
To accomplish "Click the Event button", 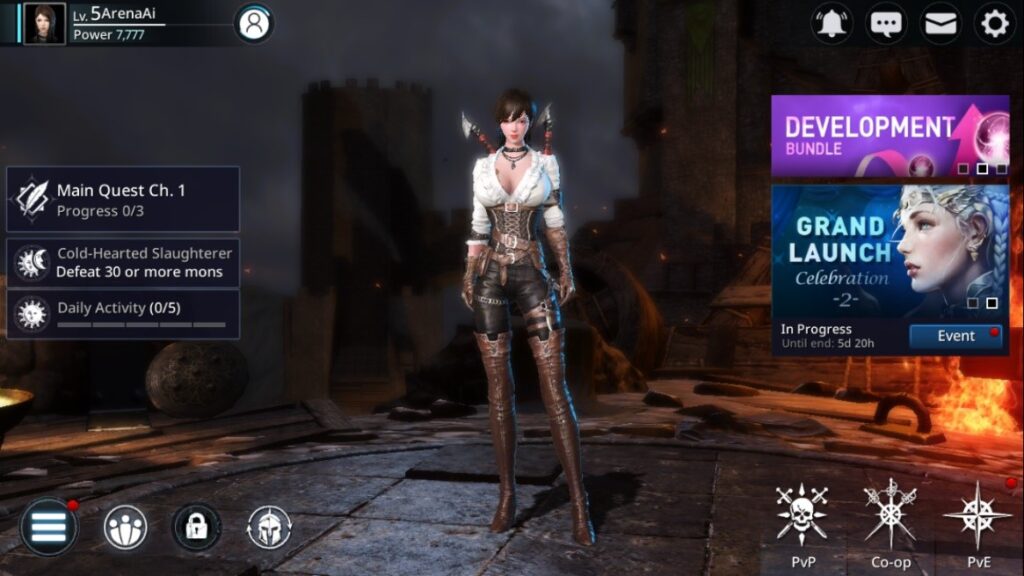I will point(955,336).
